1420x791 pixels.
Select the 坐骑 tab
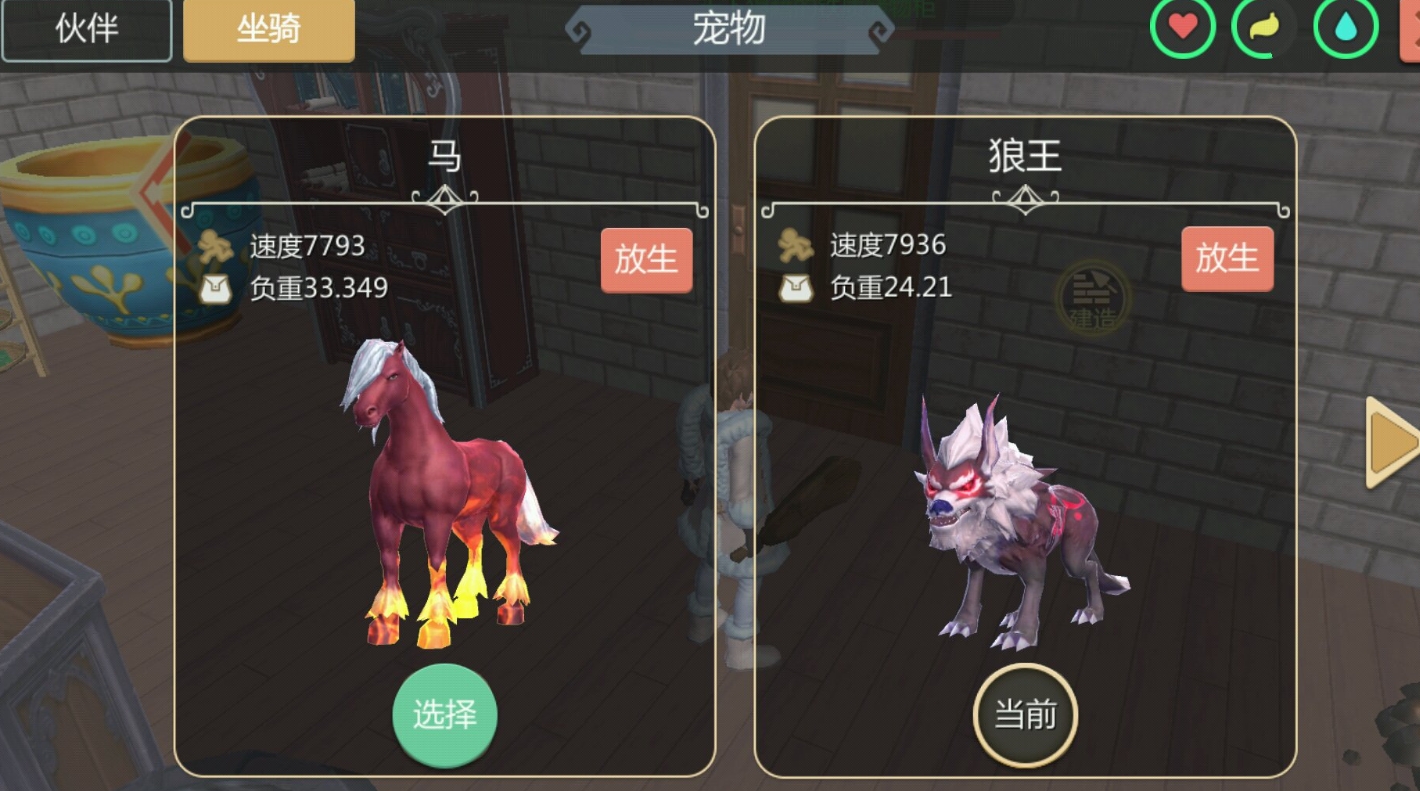[x=268, y=31]
